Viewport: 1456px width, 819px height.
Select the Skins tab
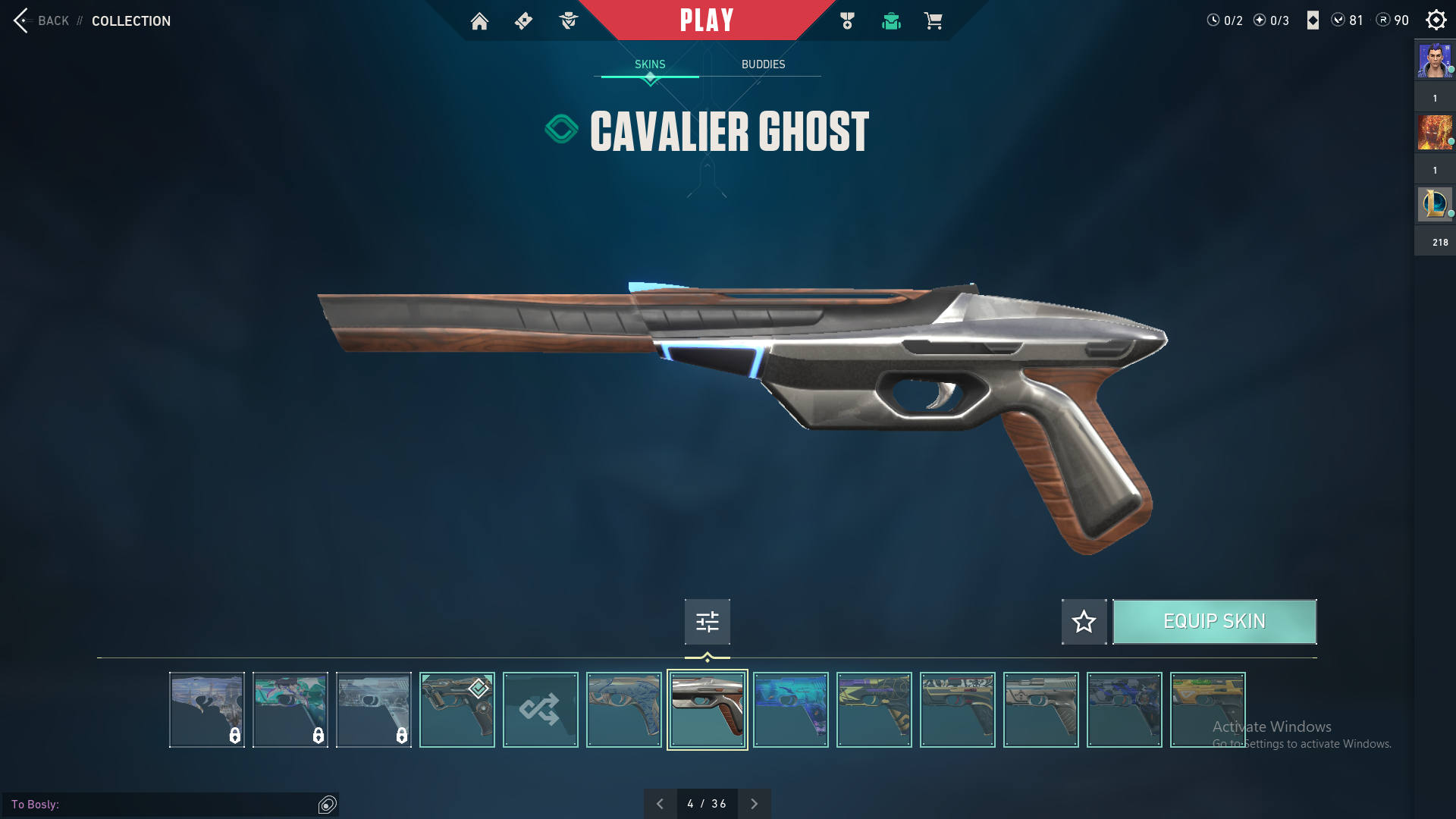(650, 64)
